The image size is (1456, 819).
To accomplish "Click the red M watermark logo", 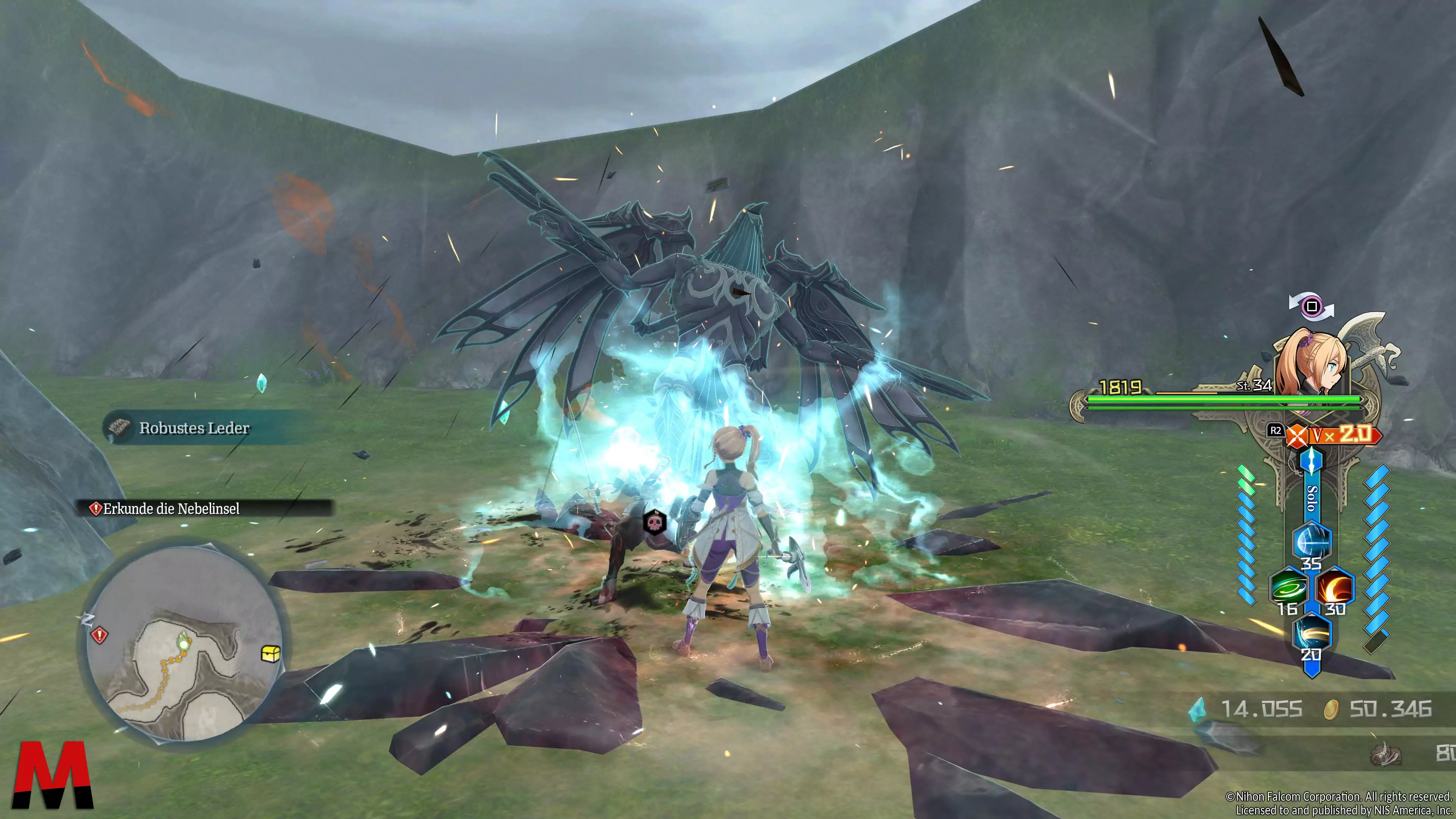I will coord(53,774).
